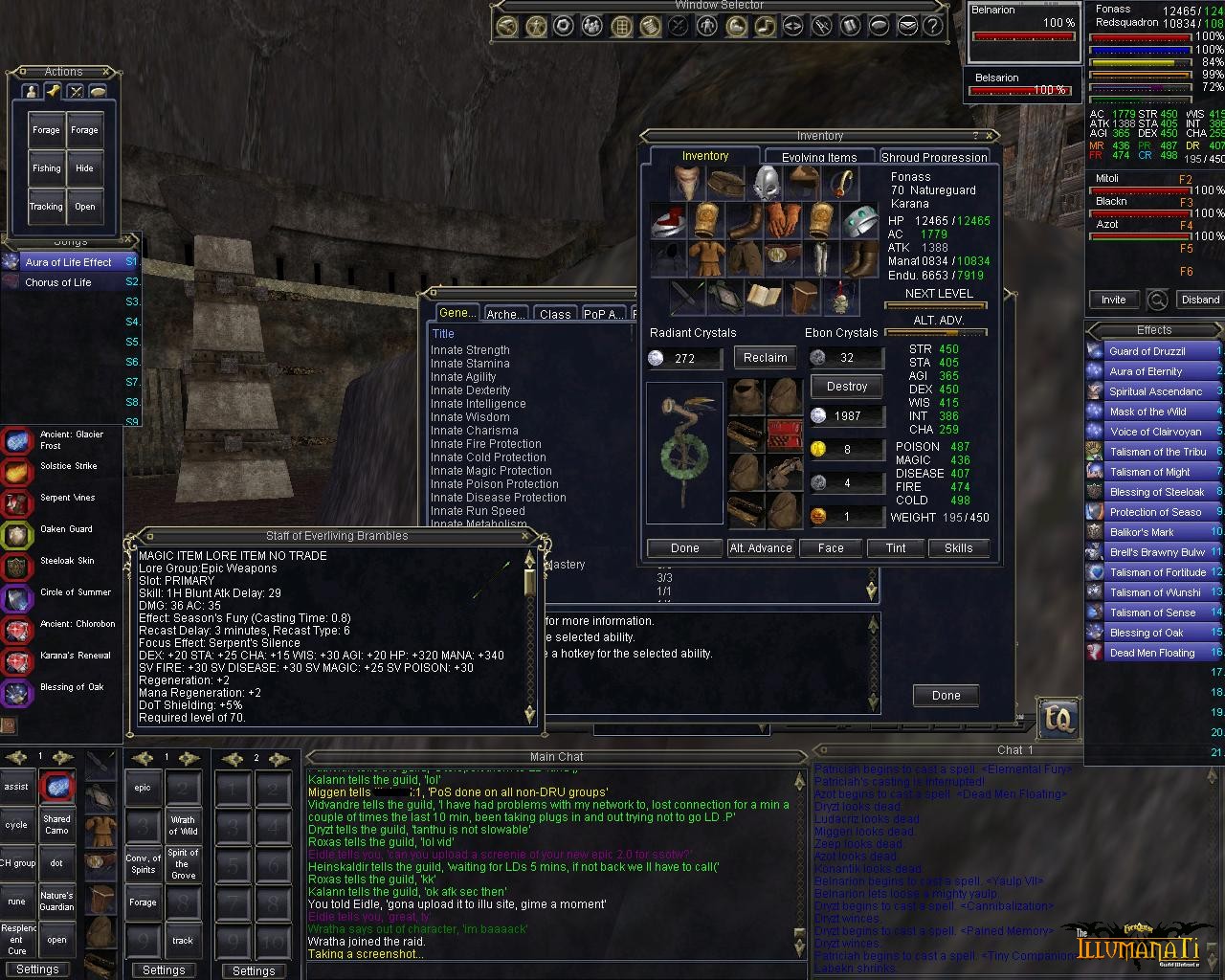The image size is (1225, 980).
Task: Switch to the Evolving Items tab
Action: coord(818,157)
